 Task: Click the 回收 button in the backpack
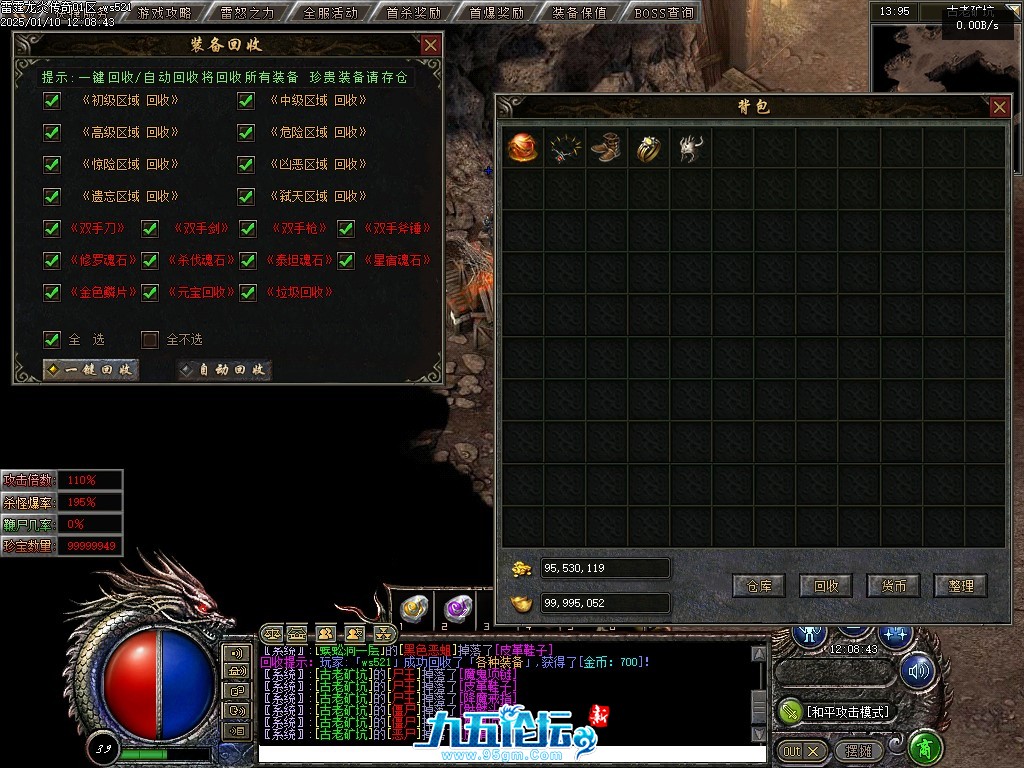(826, 586)
